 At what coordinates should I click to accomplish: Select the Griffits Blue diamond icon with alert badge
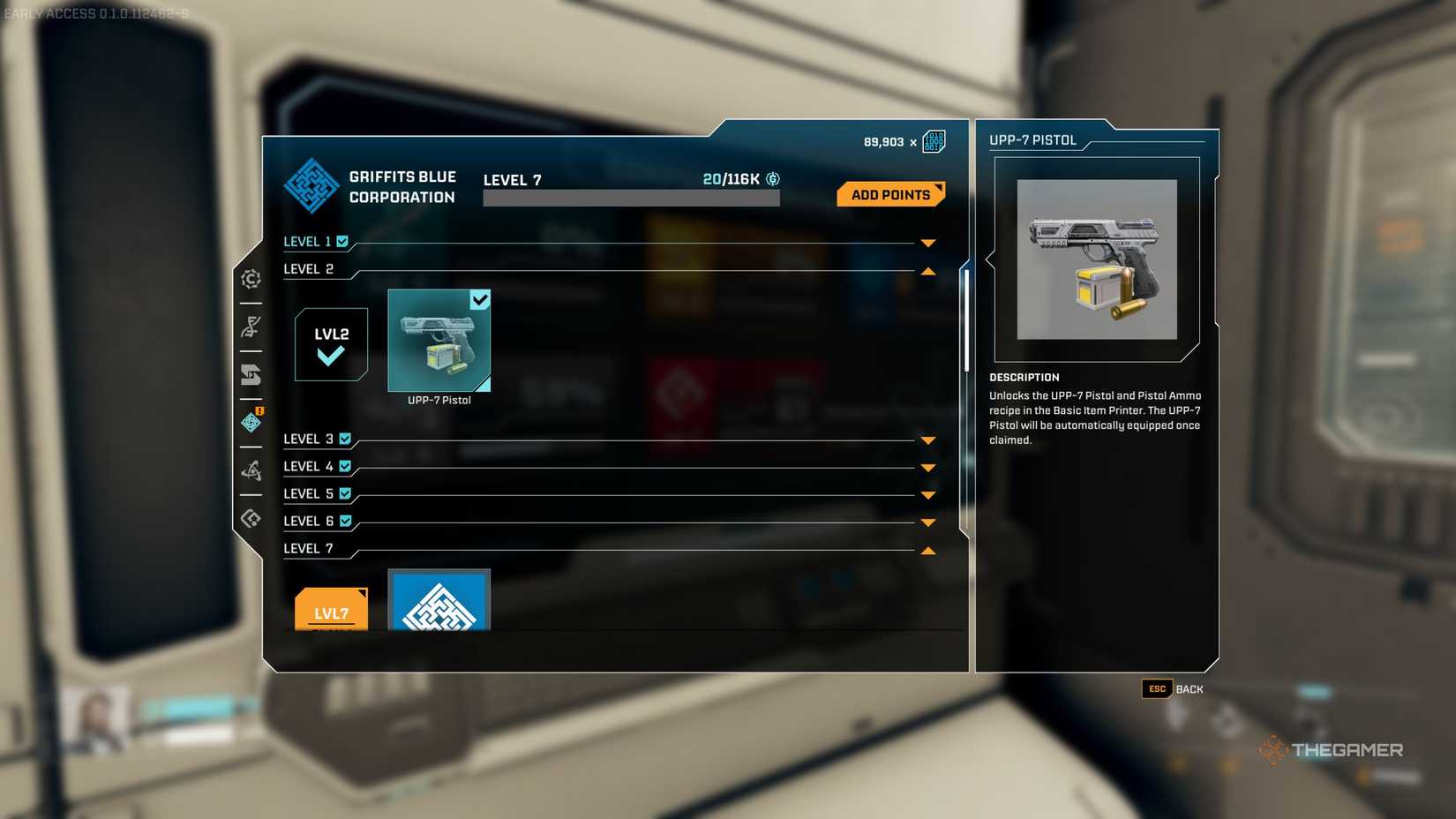point(252,423)
